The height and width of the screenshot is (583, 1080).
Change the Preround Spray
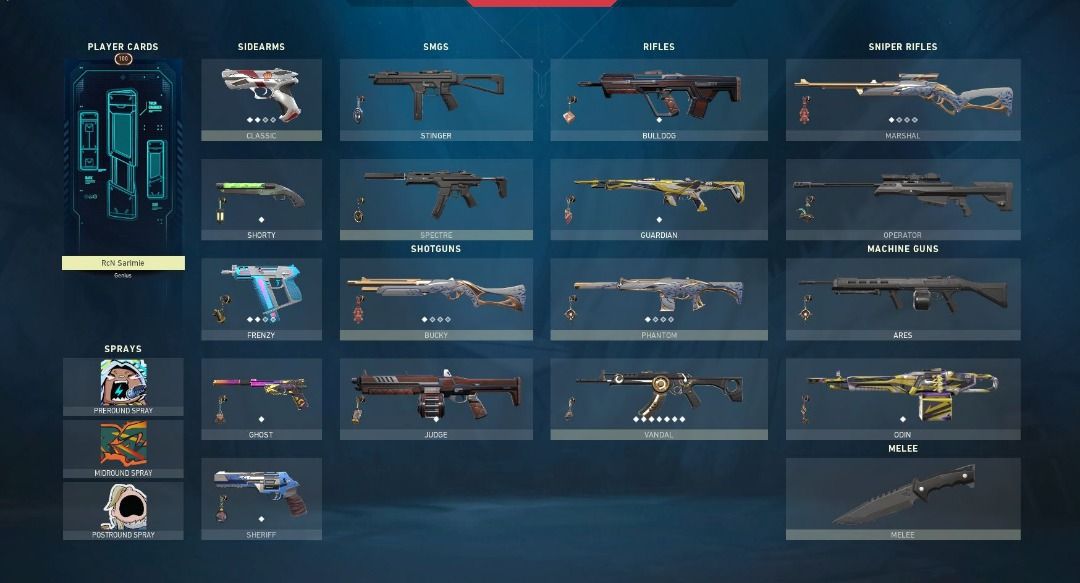tap(123, 386)
